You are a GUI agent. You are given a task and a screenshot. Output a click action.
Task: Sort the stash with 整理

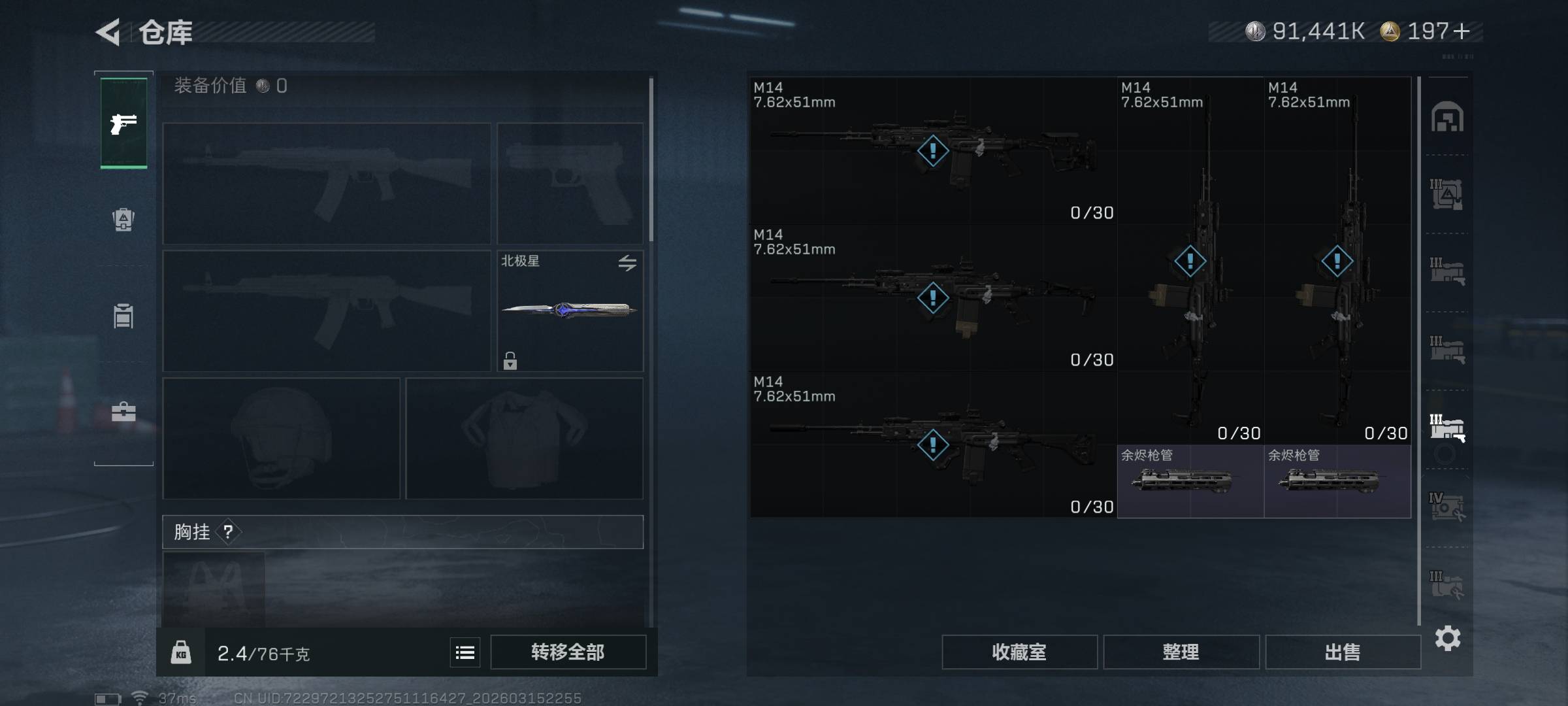tap(1181, 652)
